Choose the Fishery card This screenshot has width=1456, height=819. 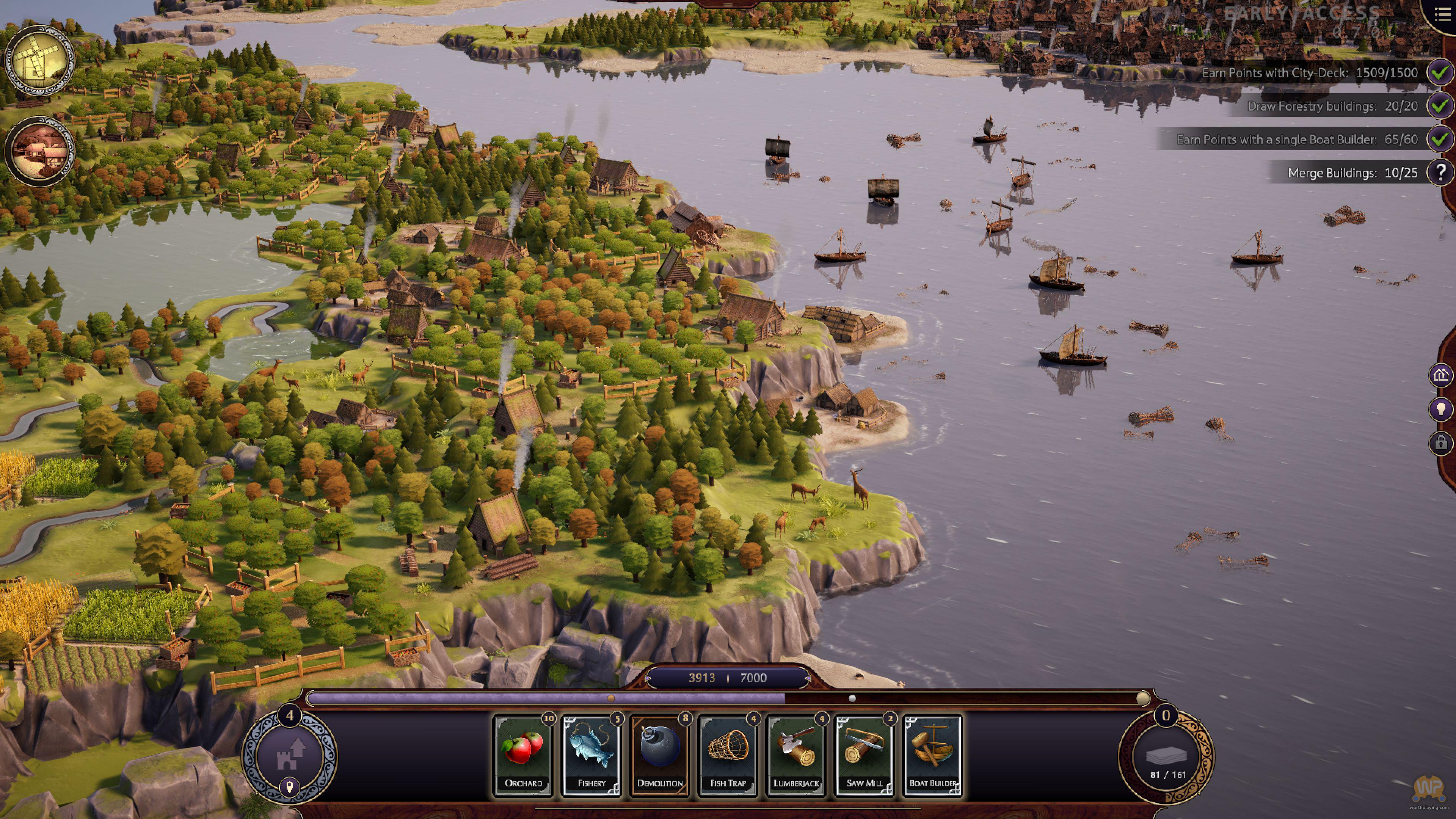(591, 755)
